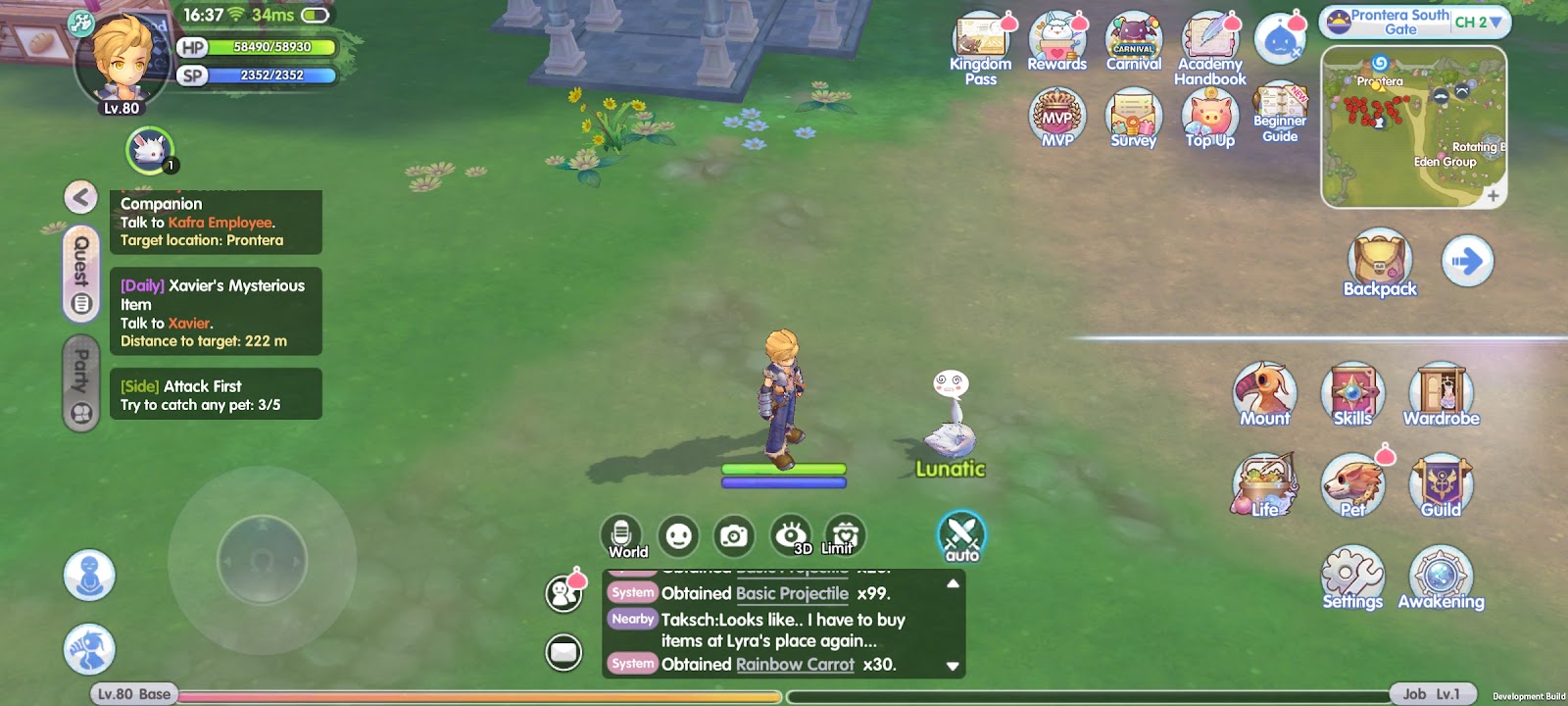Select the Xavier's Mysterious Item daily quest
Viewport: 1568px width, 706px height.
(x=216, y=312)
